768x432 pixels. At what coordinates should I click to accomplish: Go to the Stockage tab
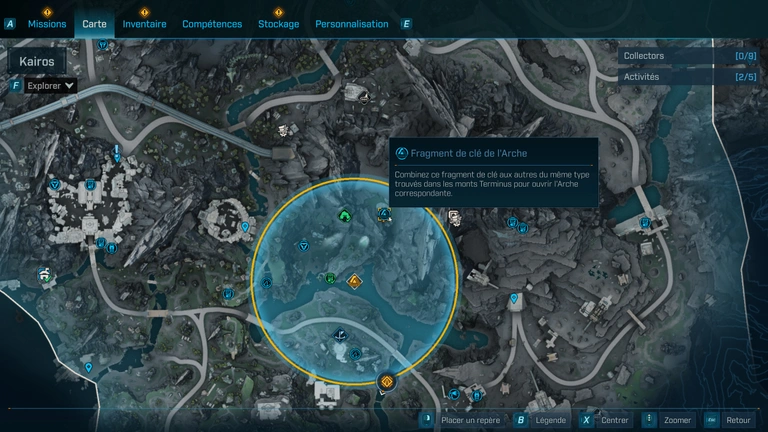pyautogui.click(x=278, y=24)
